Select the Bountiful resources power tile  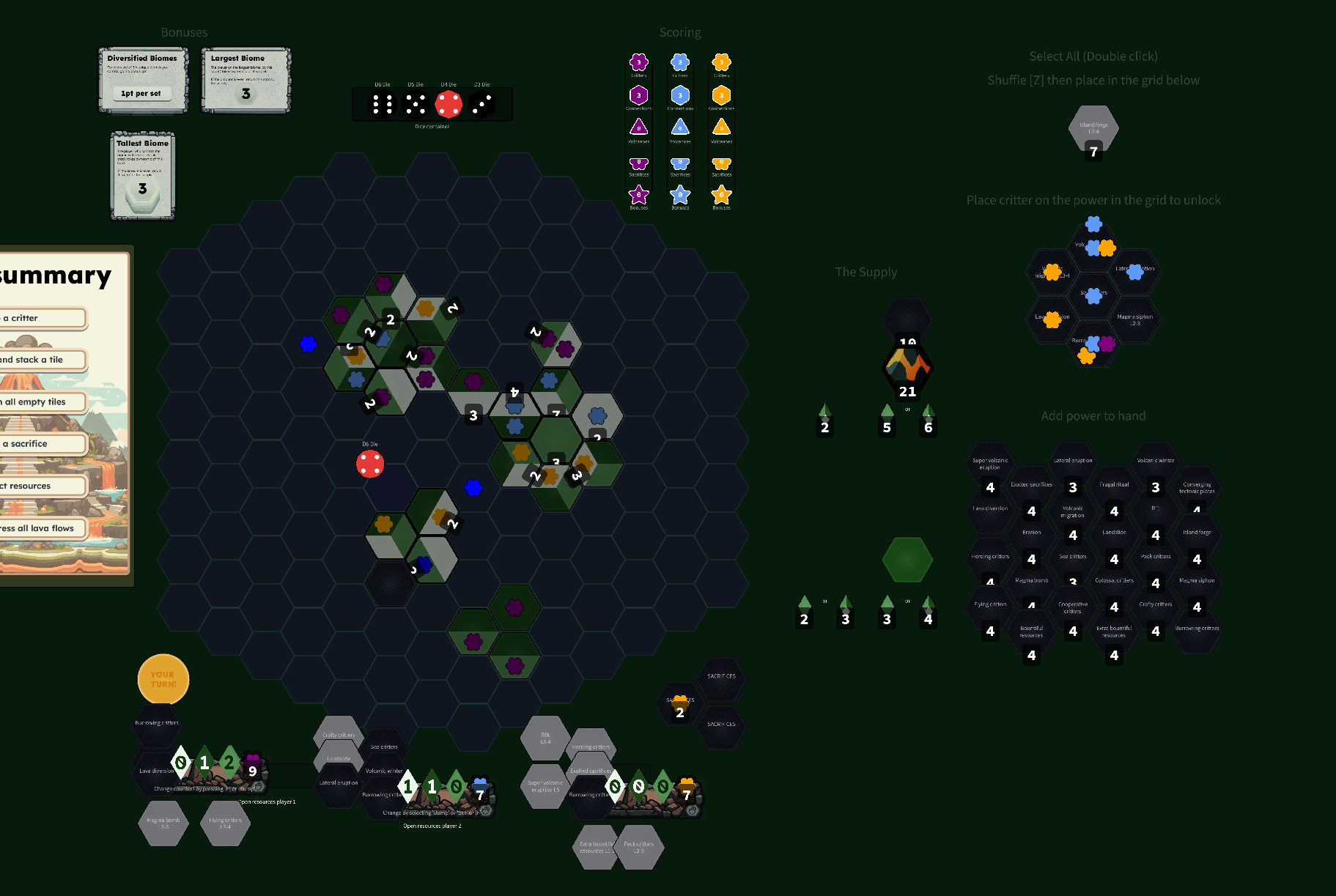click(x=1031, y=631)
